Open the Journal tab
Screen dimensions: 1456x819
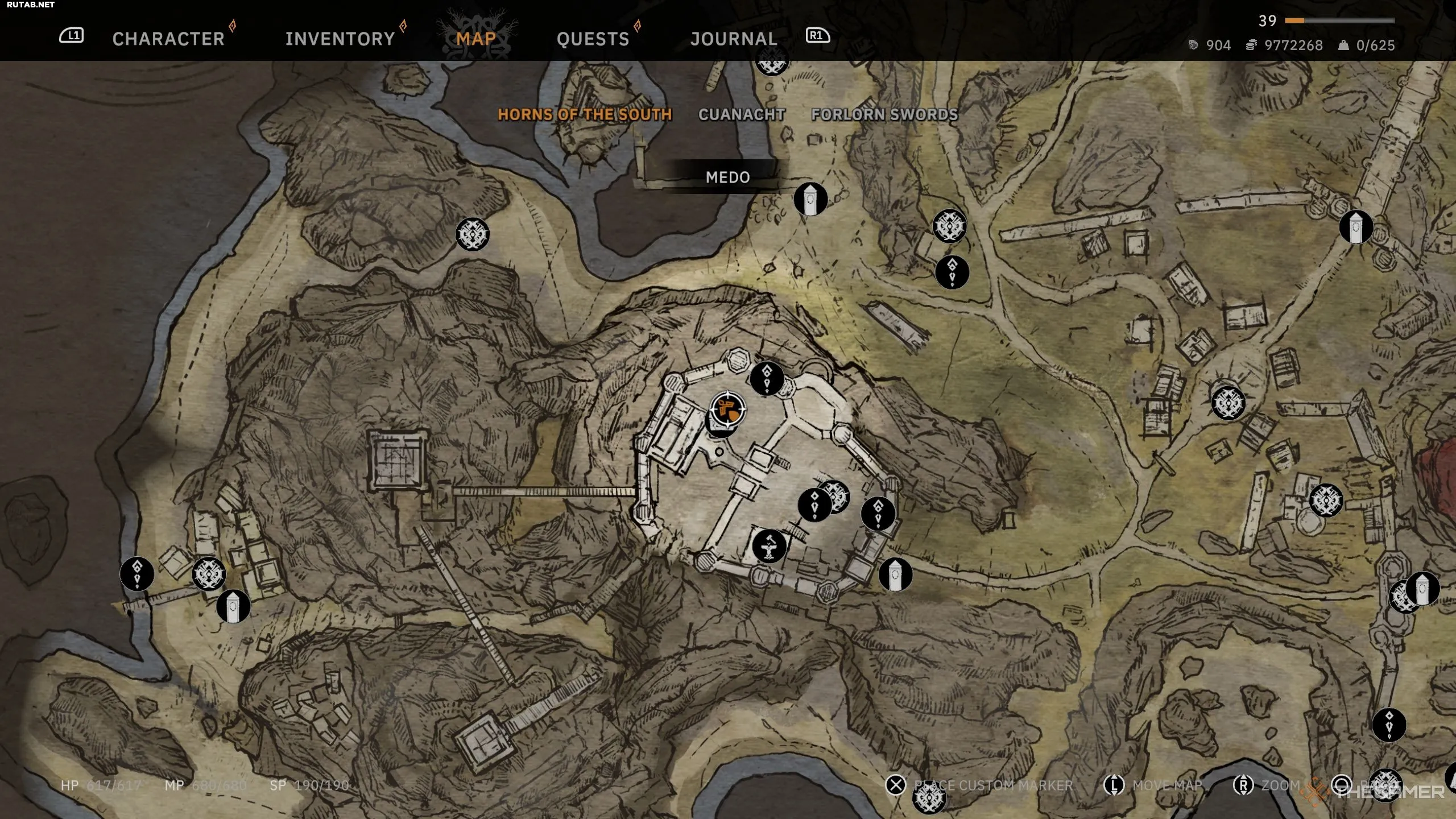coord(734,39)
